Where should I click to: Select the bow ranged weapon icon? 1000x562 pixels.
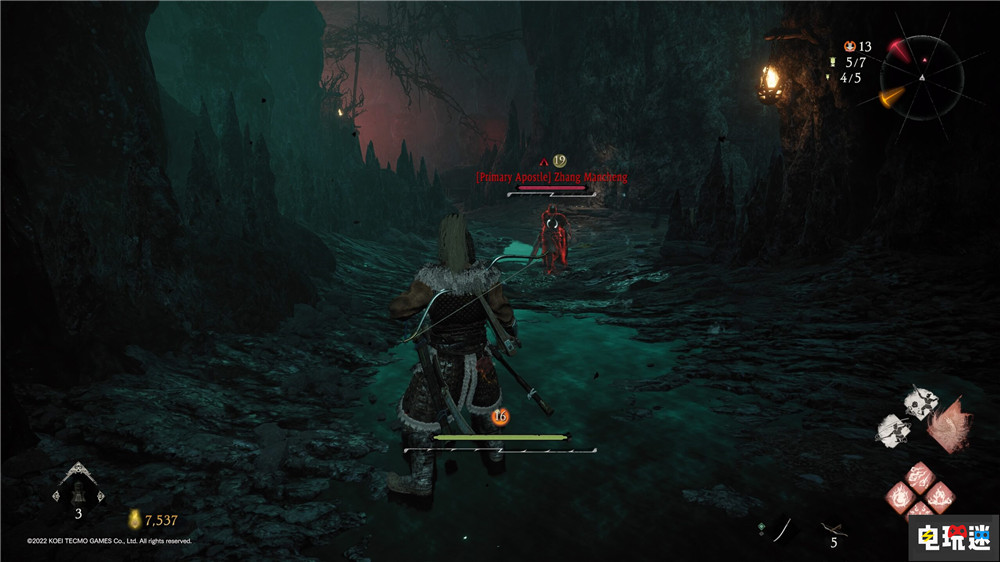(783, 526)
